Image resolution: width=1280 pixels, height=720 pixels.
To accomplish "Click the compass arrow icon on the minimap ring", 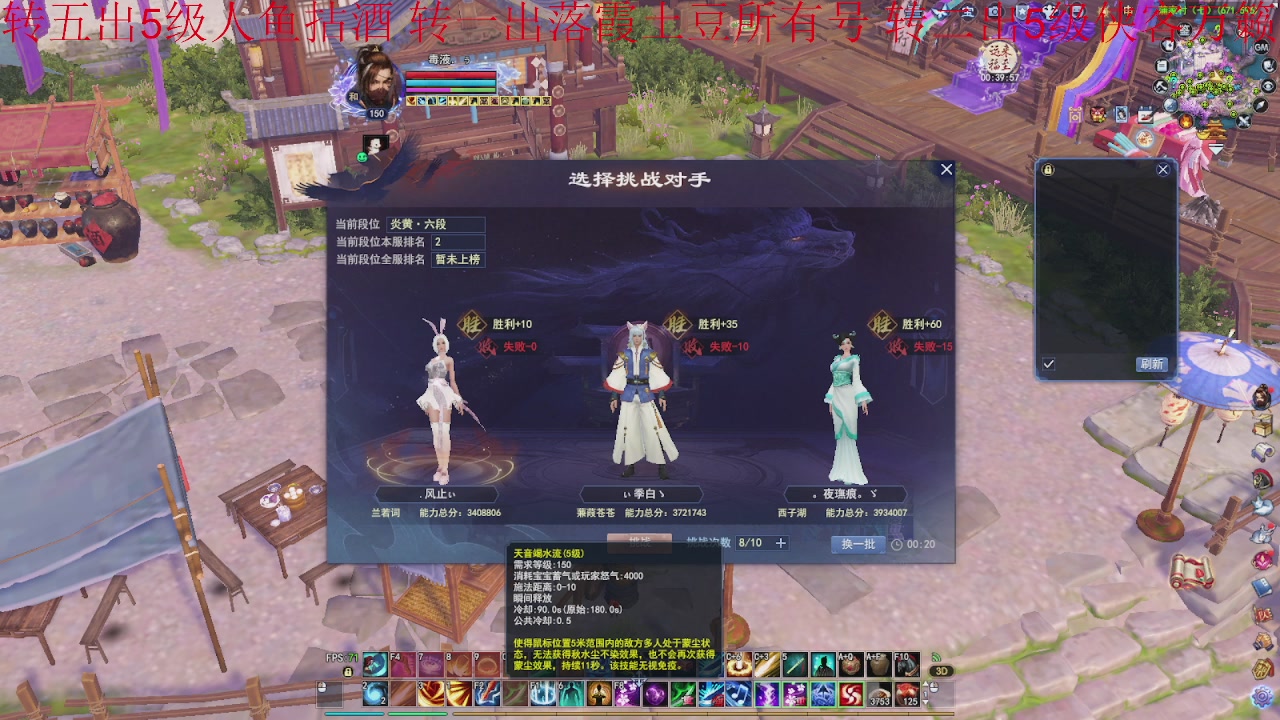I will point(1260,106).
